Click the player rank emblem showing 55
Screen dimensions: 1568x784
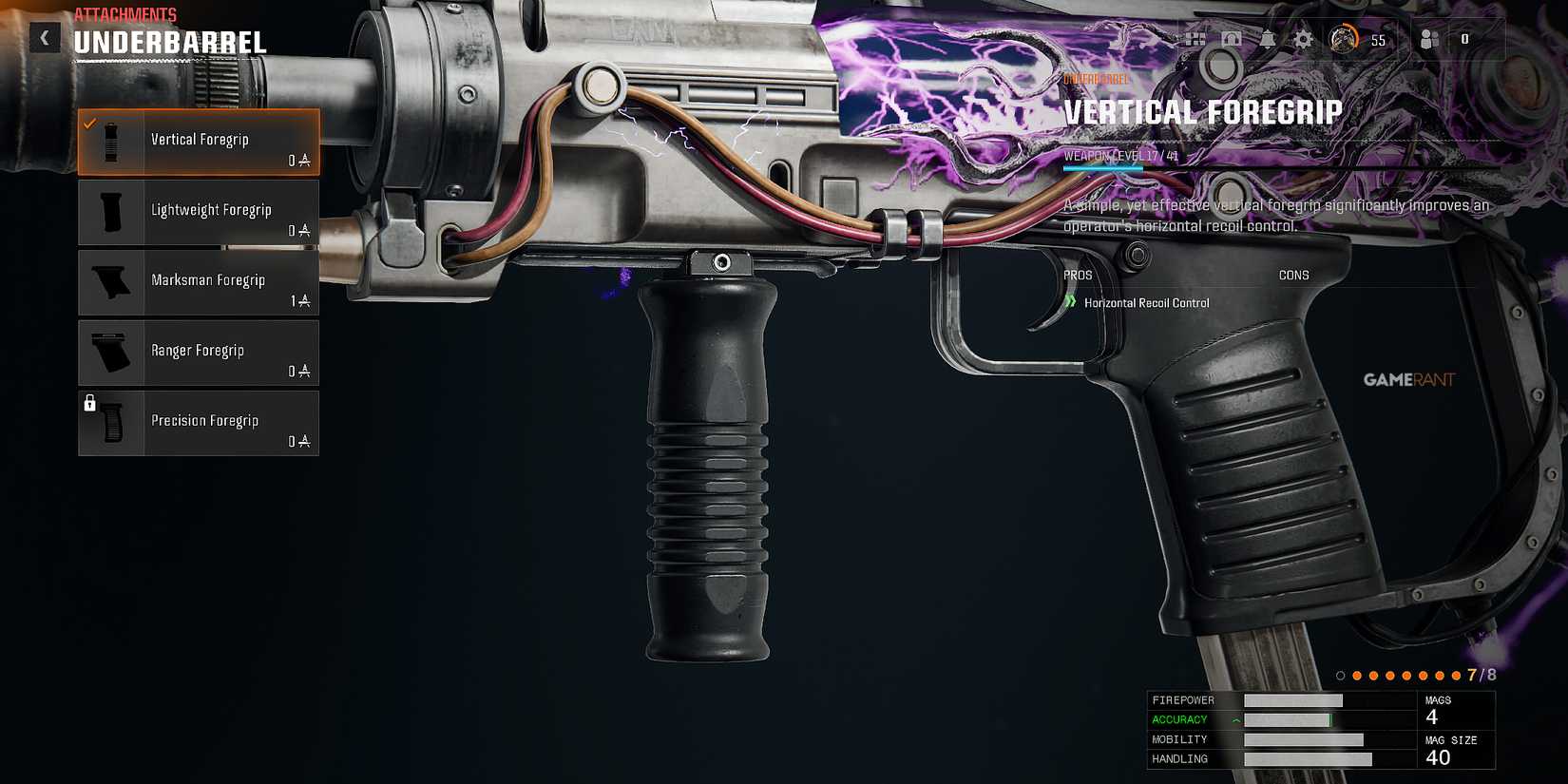[1345, 39]
